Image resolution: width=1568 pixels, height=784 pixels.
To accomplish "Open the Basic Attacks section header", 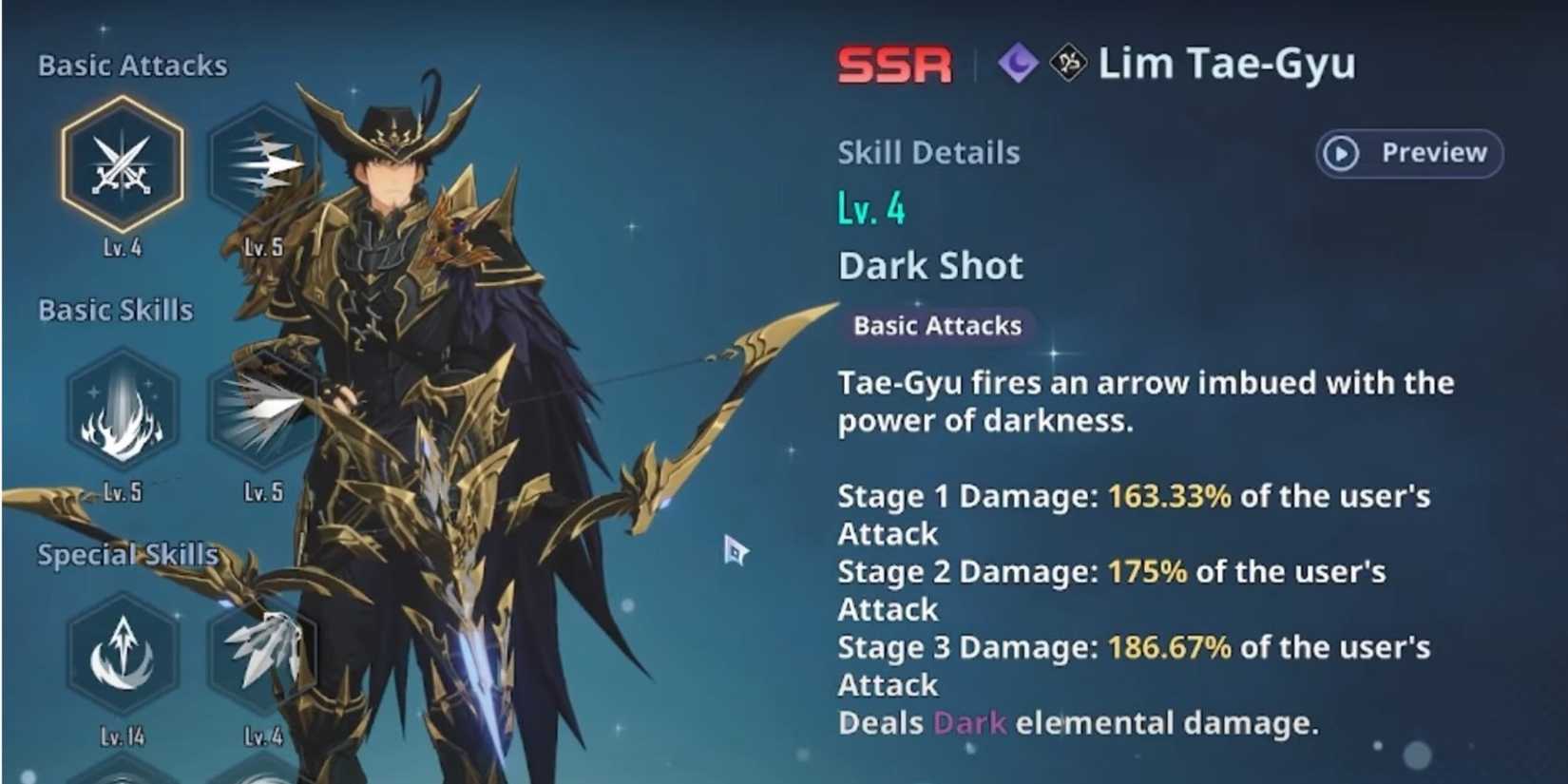I will (131, 66).
